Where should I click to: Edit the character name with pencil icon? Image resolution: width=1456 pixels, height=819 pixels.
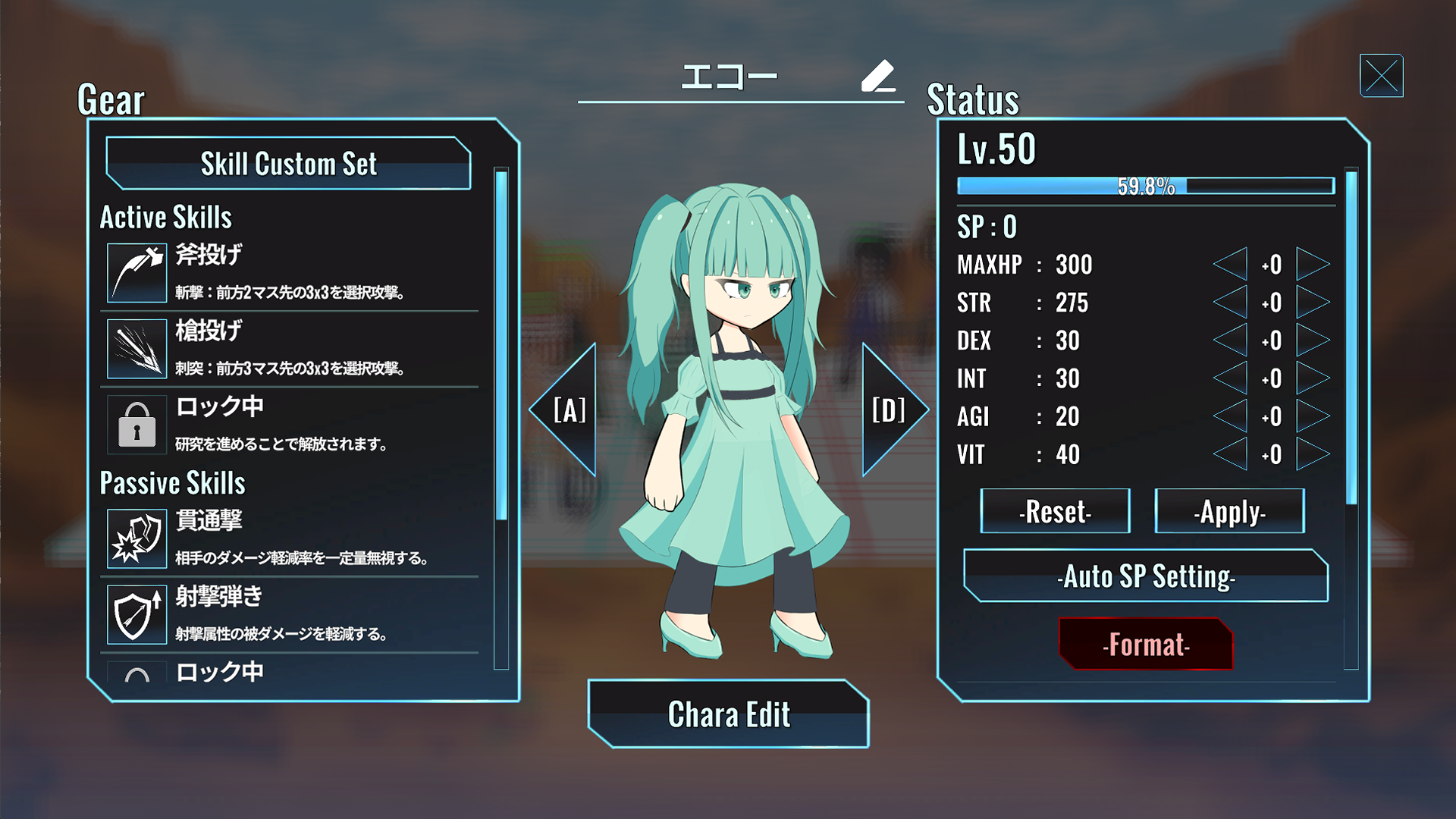(878, 76)
